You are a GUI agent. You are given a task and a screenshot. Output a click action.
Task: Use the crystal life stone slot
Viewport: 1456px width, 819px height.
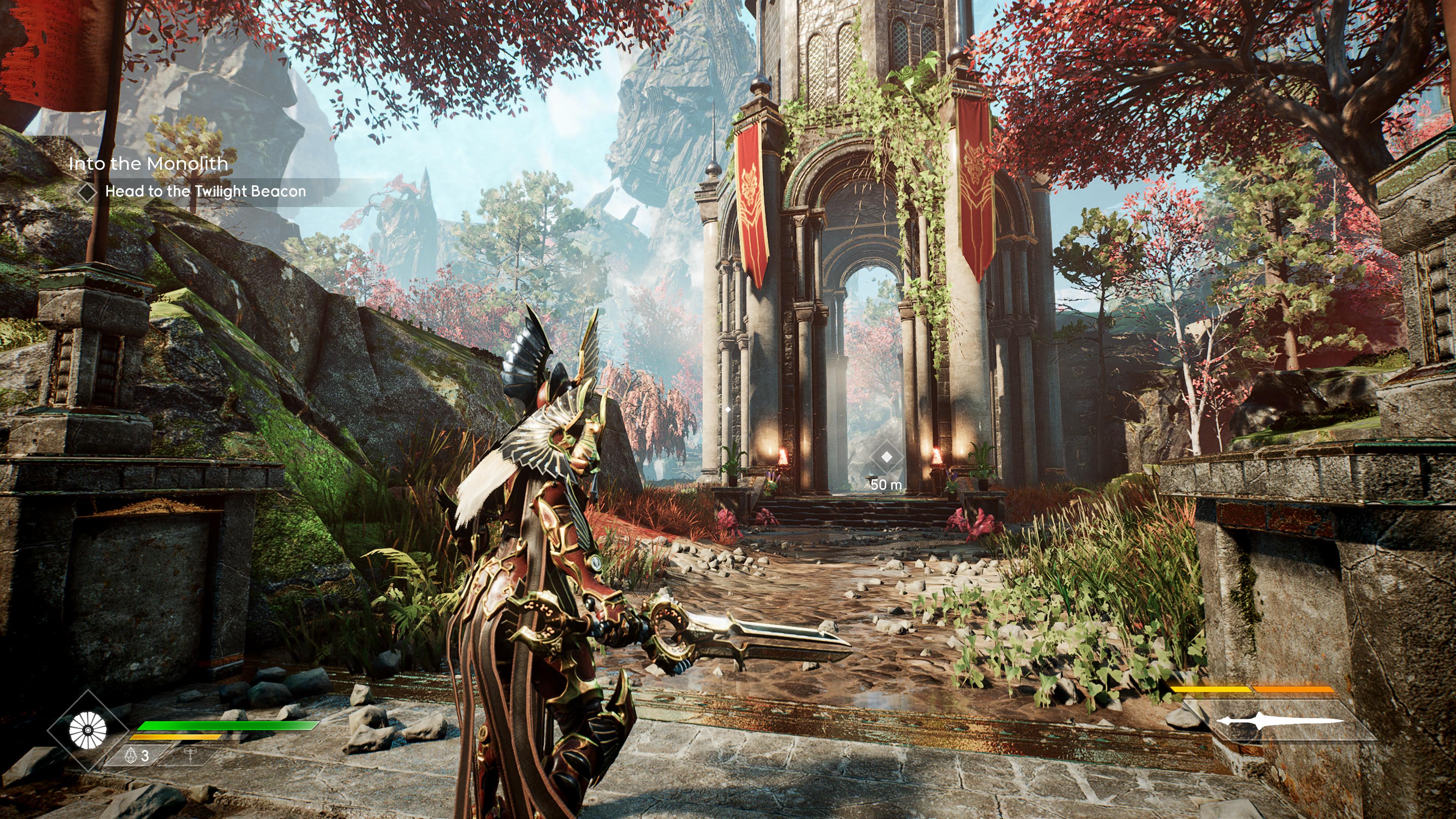tap(138, 755)
